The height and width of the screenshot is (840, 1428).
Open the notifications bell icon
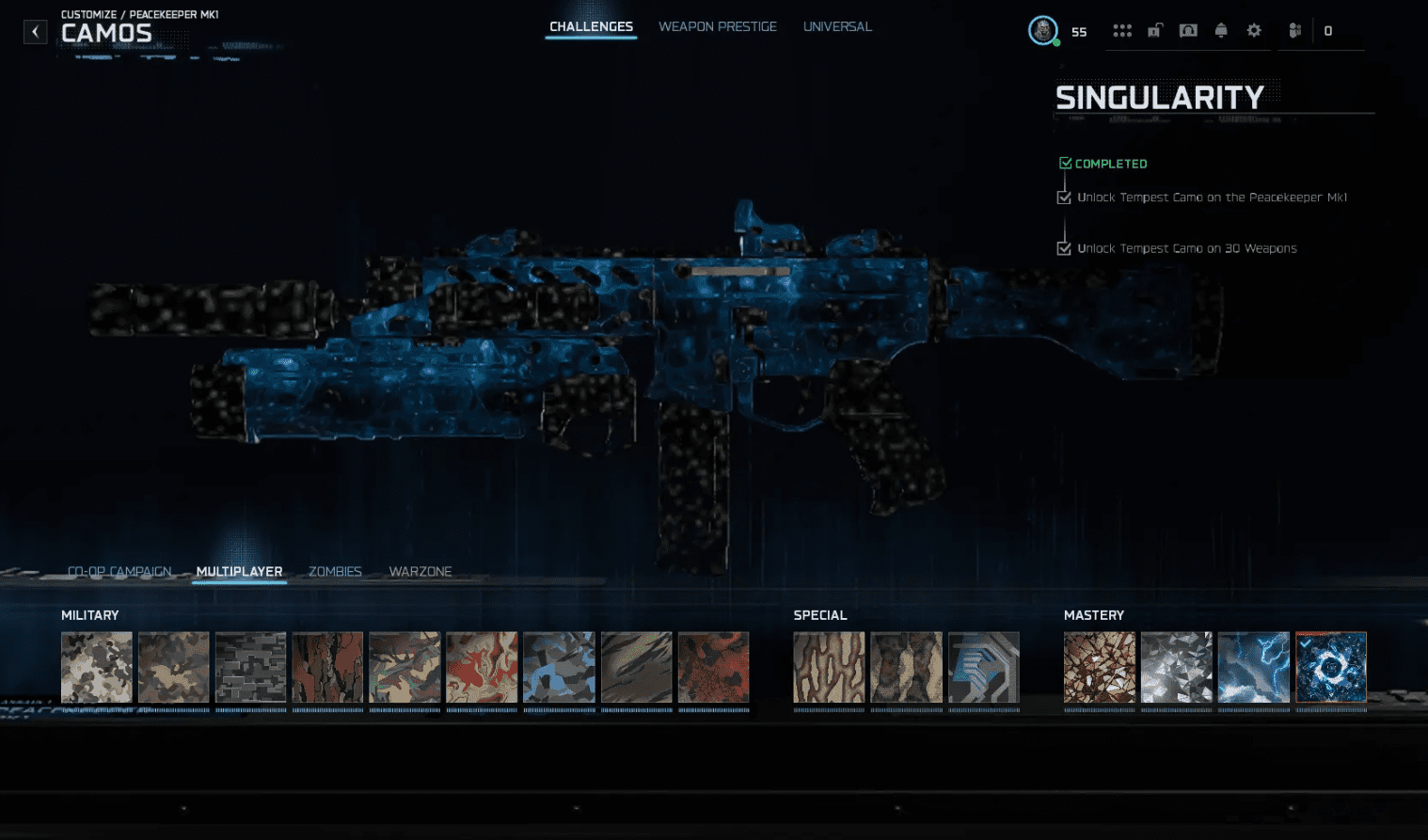pyautogui.click(x=1221, y=30)
